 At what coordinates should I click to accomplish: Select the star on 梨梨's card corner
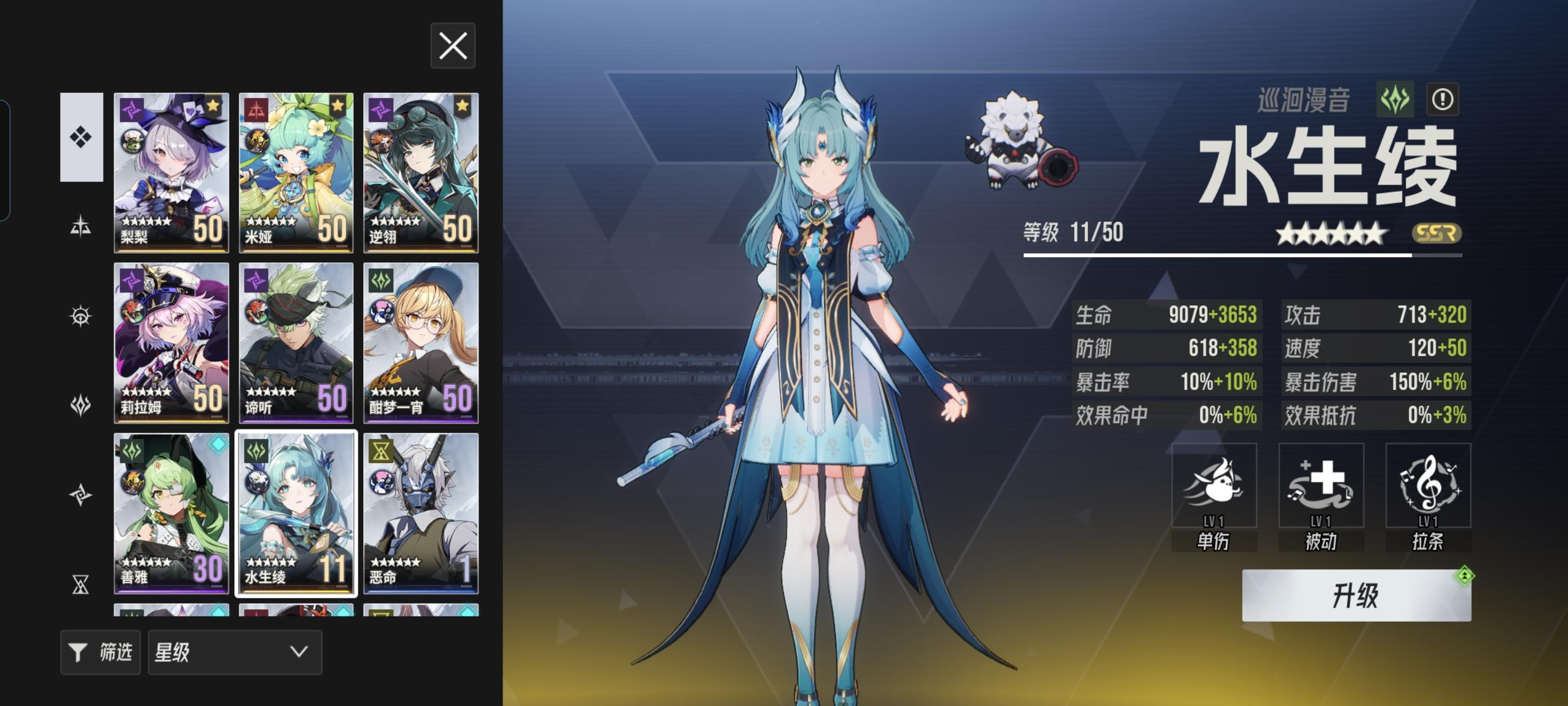[x=212, y=105]
